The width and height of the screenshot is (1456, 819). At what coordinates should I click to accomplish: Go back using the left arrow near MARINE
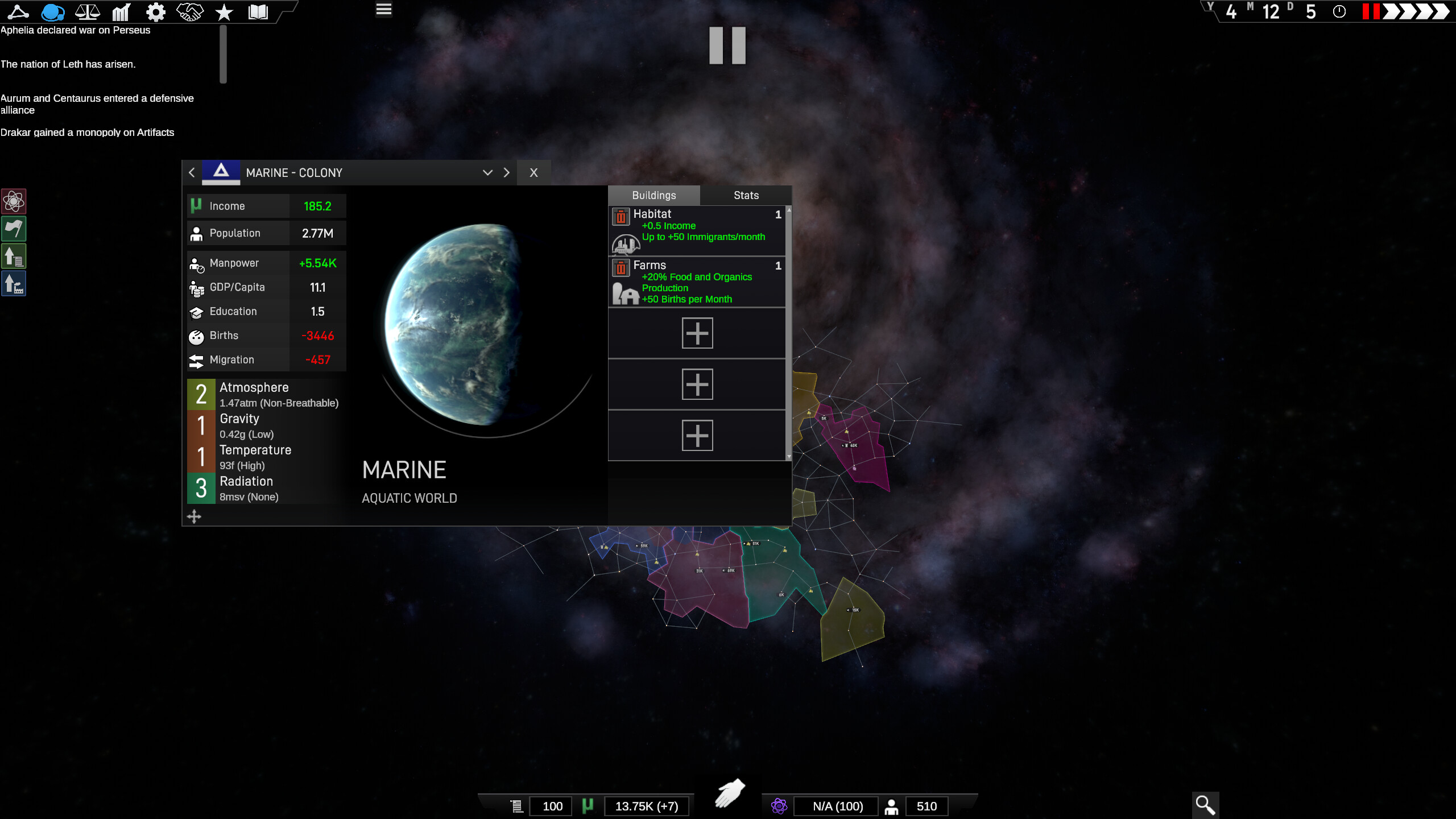[x=192, y=172]
